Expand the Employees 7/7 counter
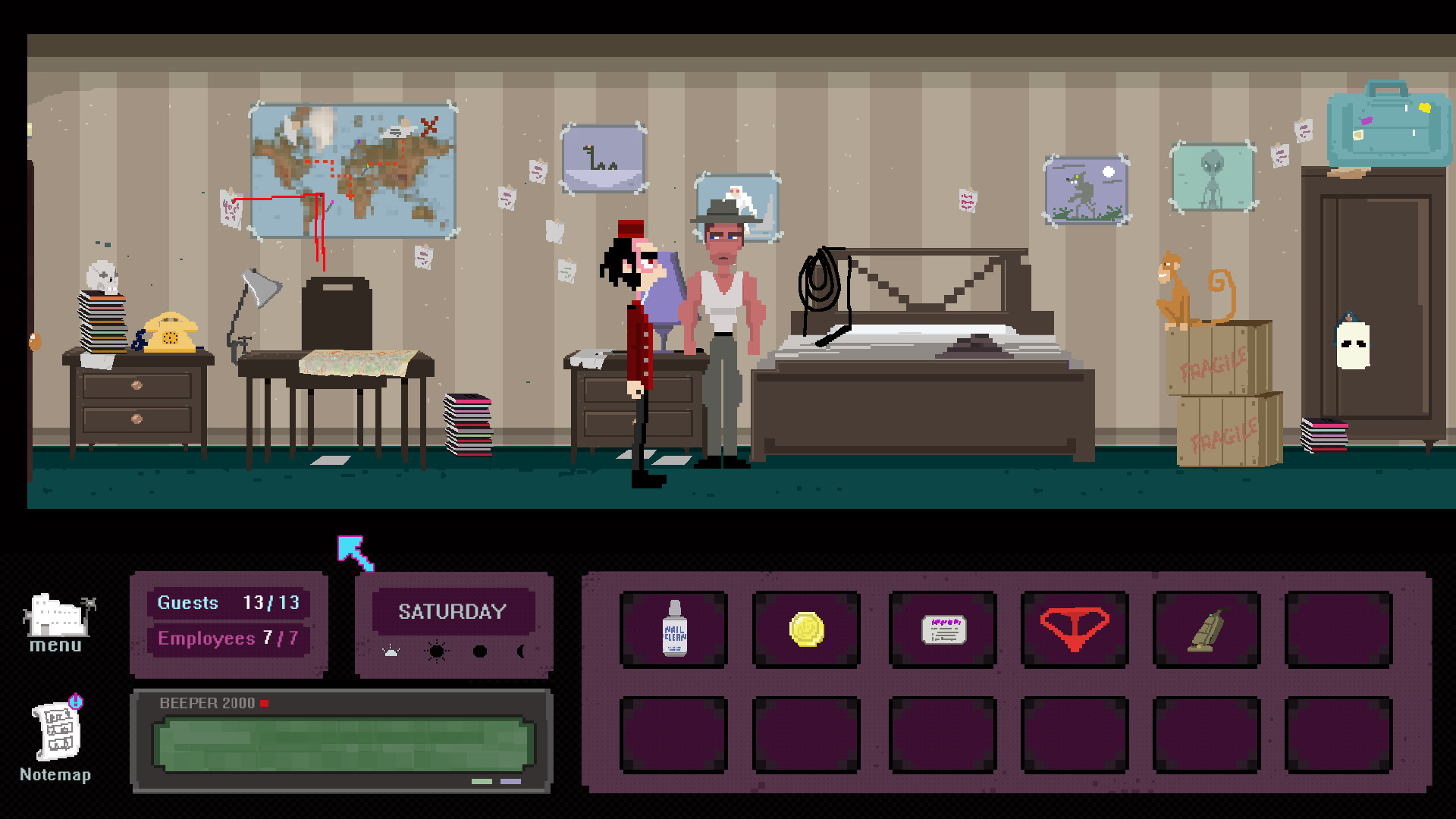The height and width of the screenshot is (819, 1456). coord(228,639)
